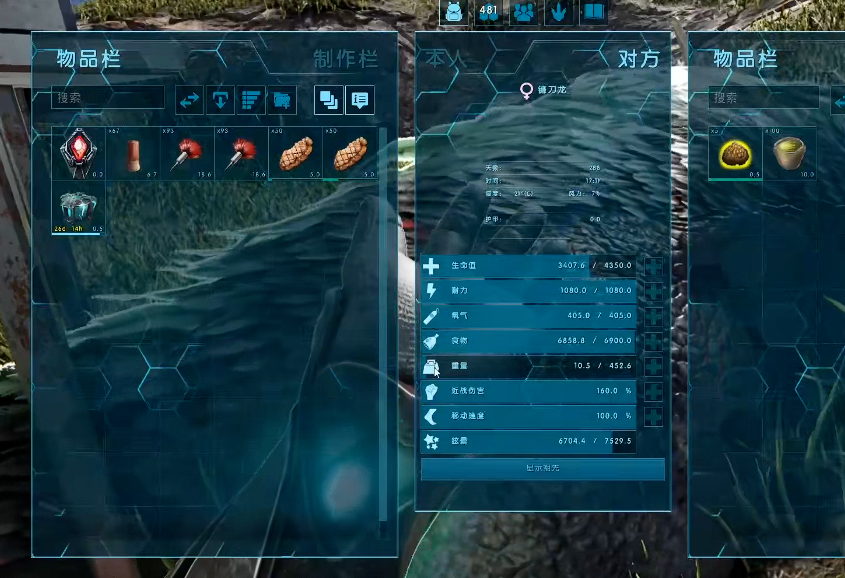Select the x67 shotgun shell slot
Viewport: 845px width, 578px height.
[x=133, y=154]
